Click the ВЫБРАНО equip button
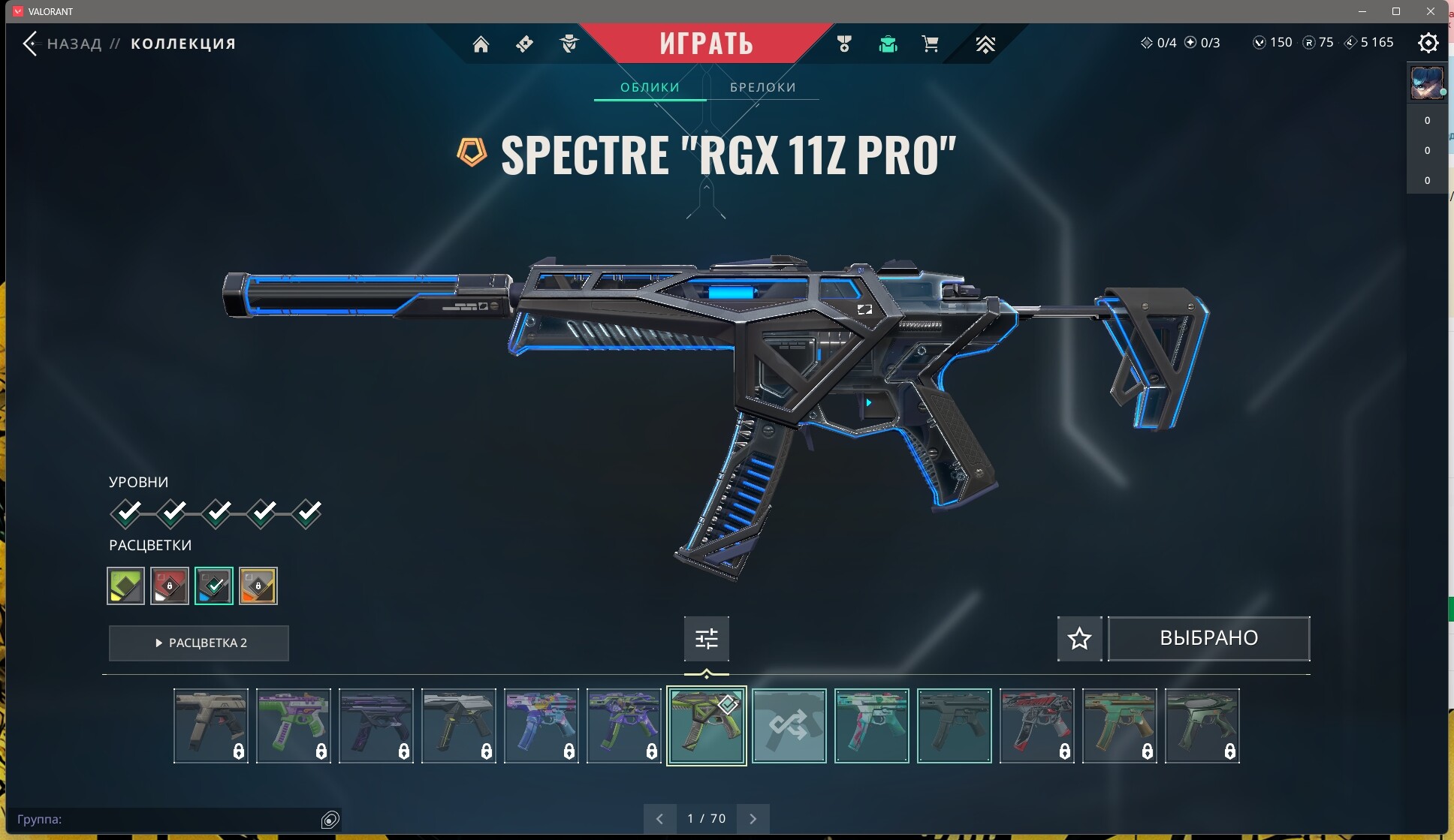Image resolution: width=1454 pixels, height=840 pixels. tap(1208, 639)
